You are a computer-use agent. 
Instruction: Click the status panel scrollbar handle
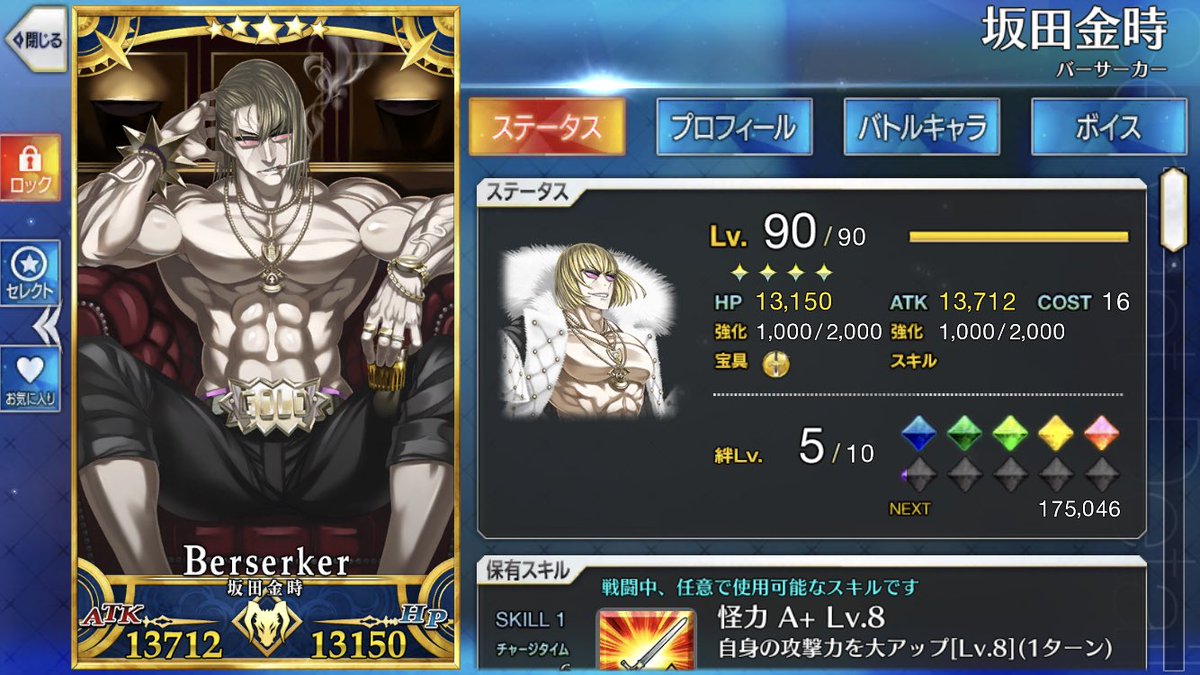click(x=1171, y=210)
